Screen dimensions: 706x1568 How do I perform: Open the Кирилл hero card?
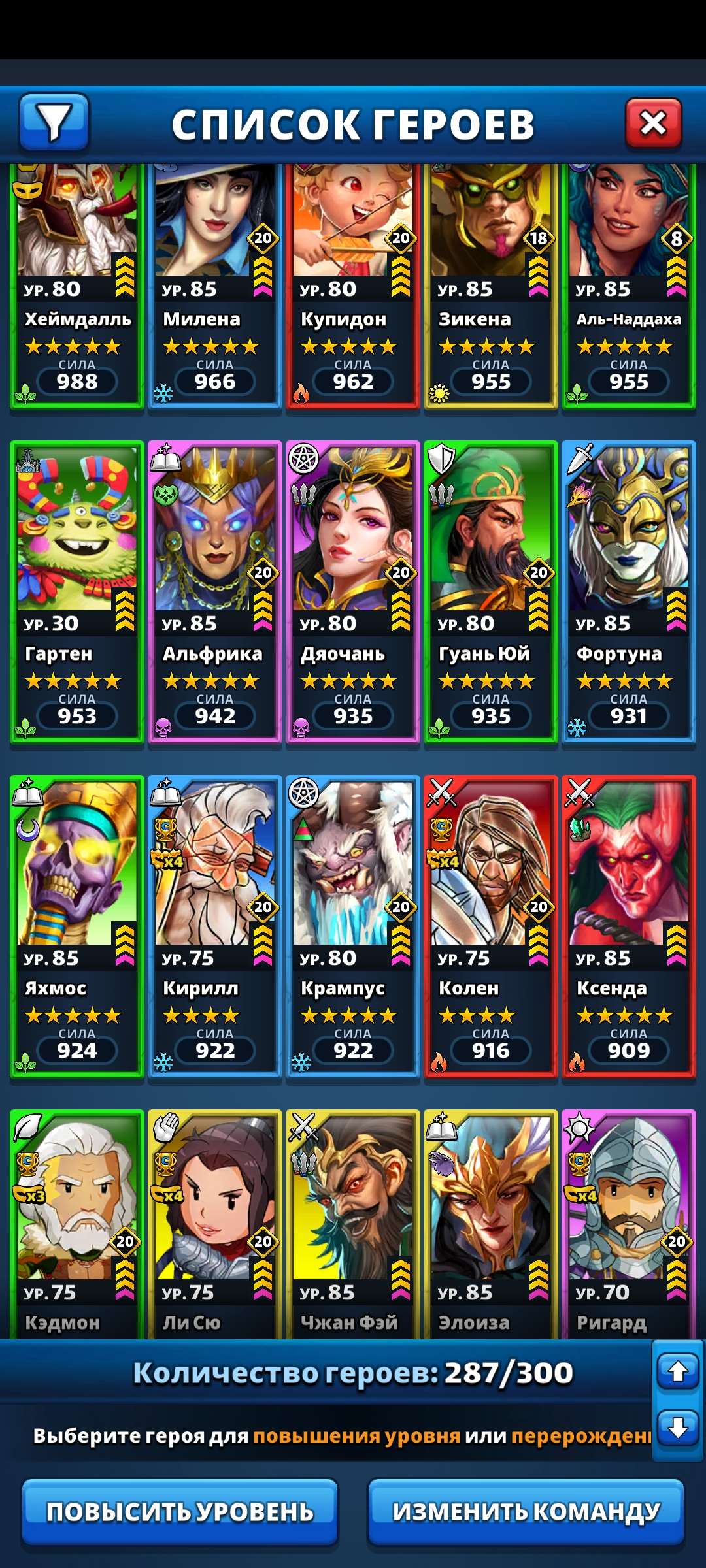215,926
